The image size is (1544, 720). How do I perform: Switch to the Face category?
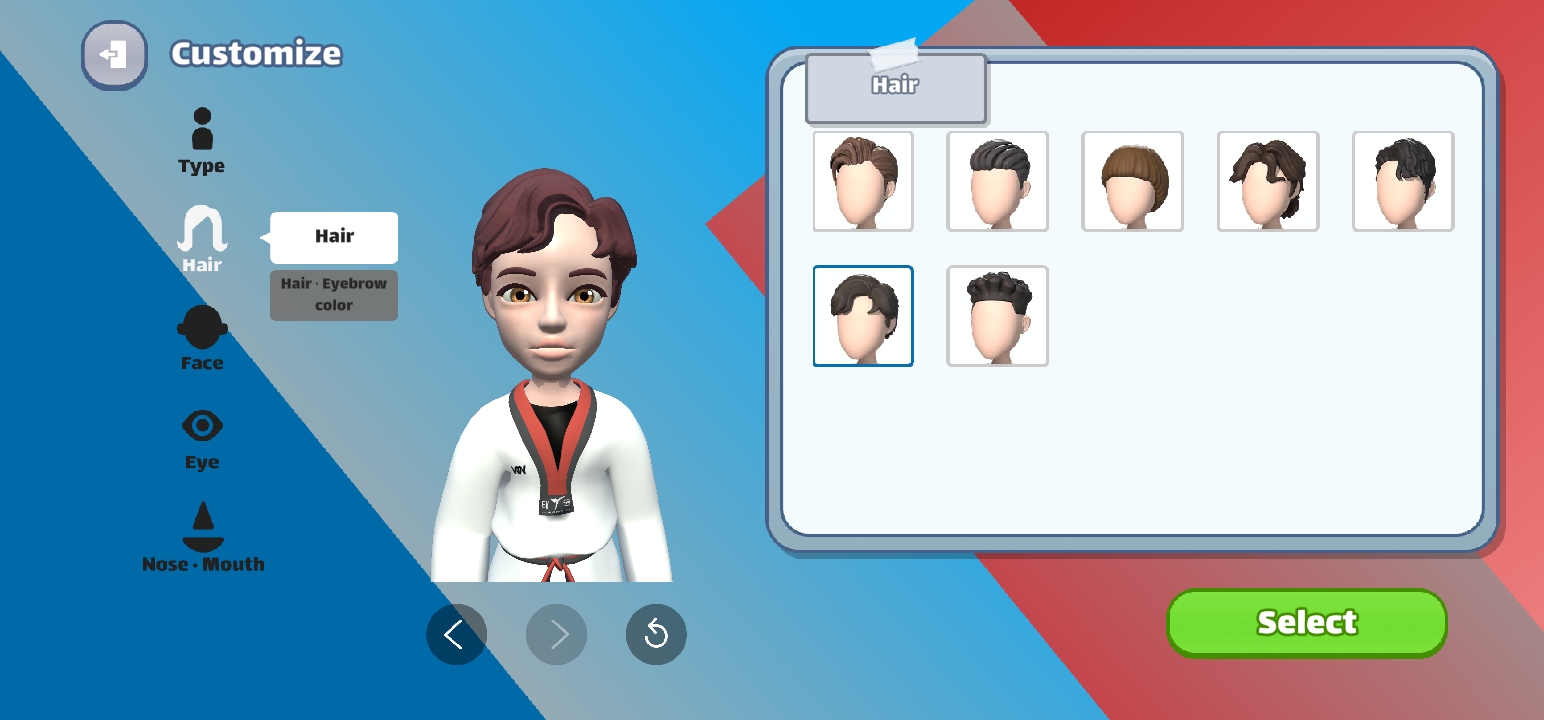pyautogui.click(x=202, y=337)
